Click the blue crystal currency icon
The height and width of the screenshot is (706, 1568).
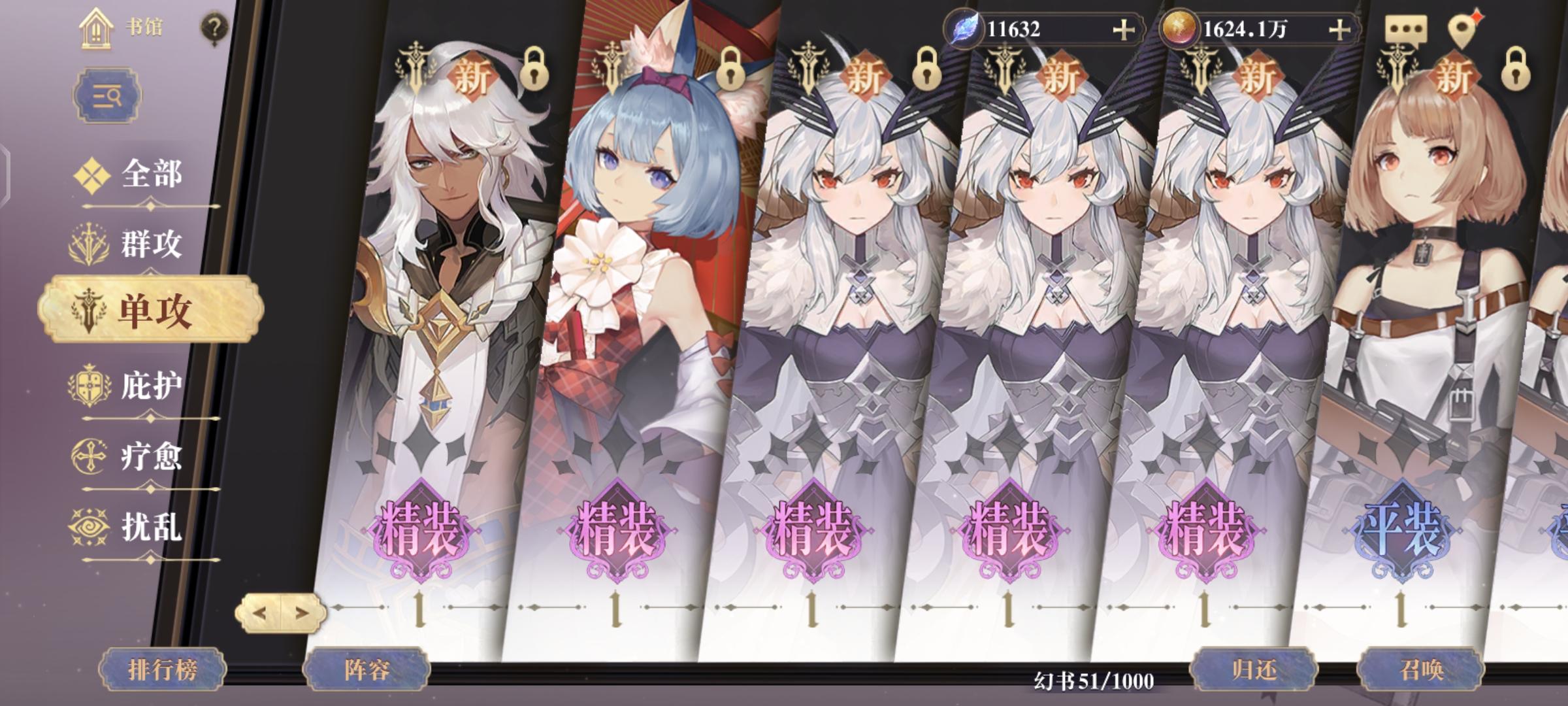(963, 29)
